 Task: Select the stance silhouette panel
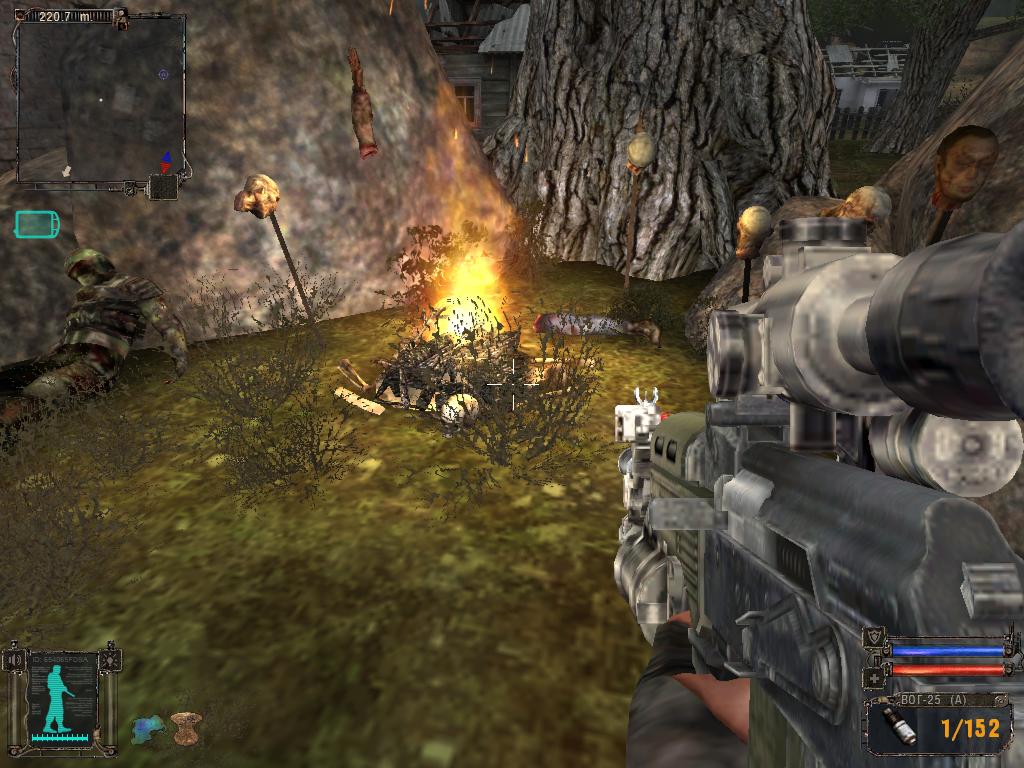pos(61,698)
